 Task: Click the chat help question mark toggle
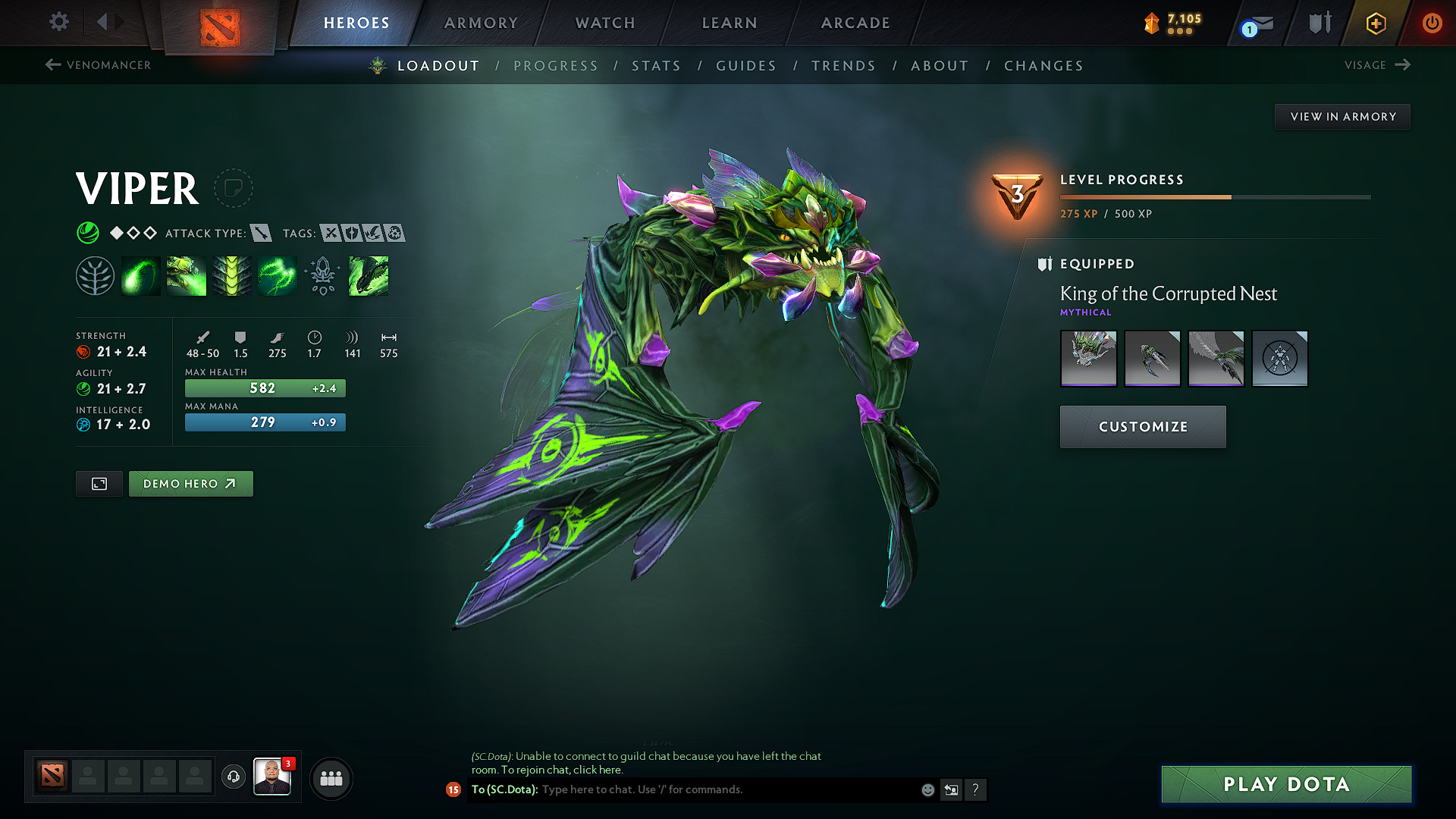point(976,790)
